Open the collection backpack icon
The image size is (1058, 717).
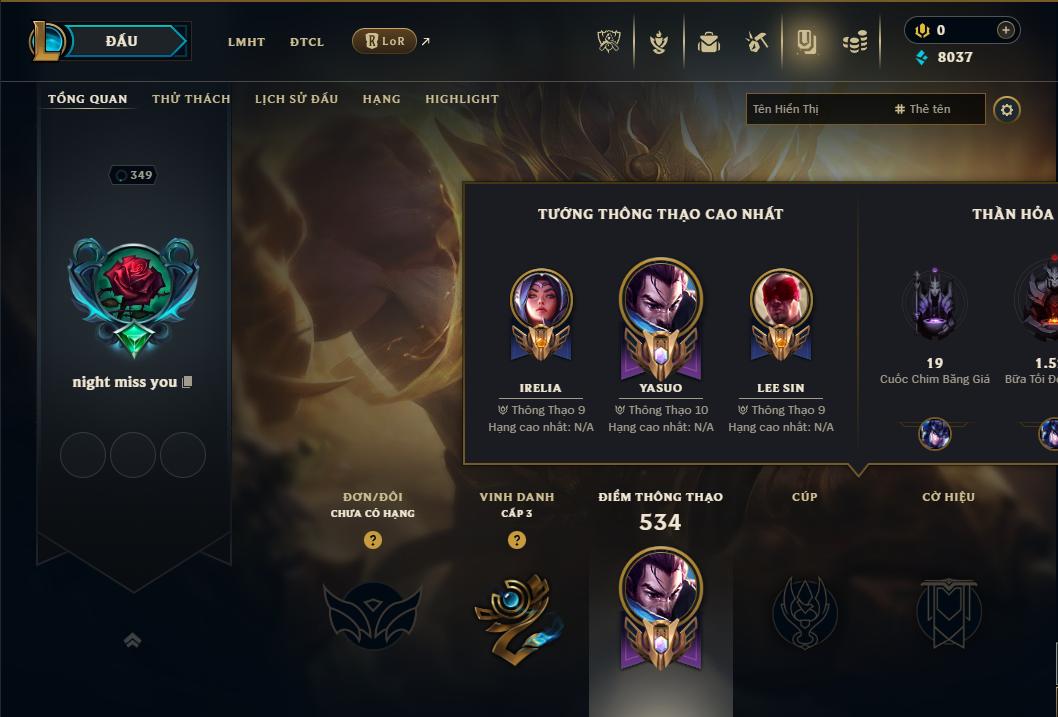coord(708,42)
